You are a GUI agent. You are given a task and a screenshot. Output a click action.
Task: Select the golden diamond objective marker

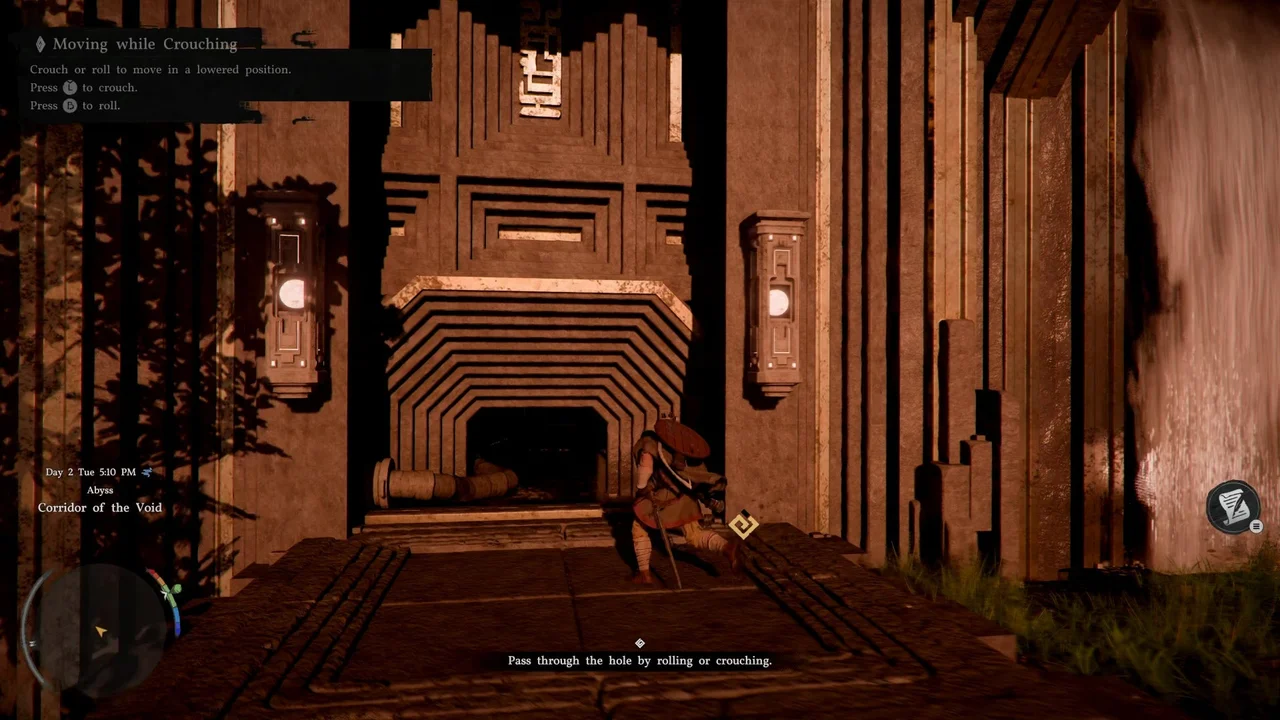pos(743,524)
